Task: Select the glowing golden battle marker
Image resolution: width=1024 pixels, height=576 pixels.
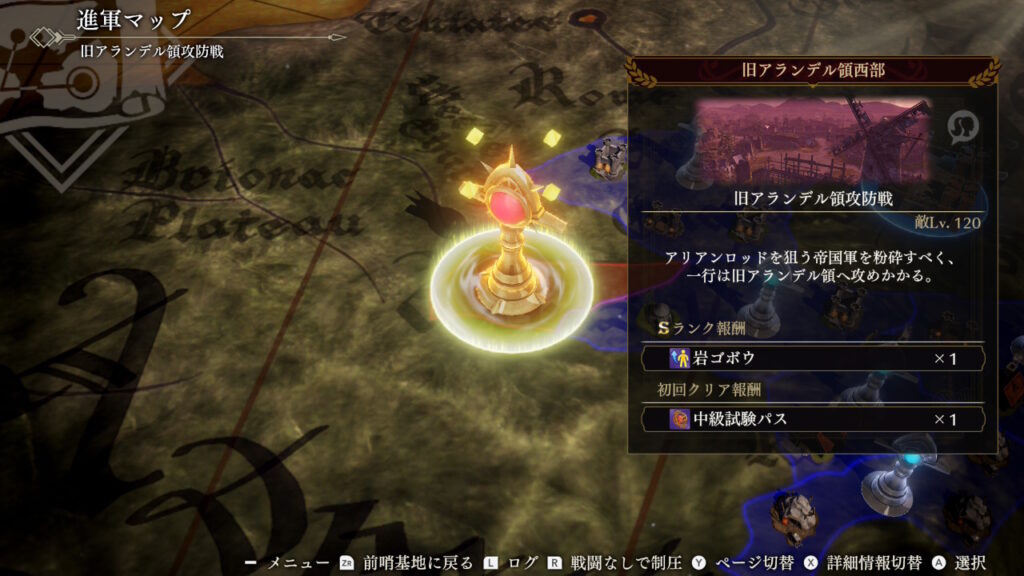Action: tap(511, 250)
